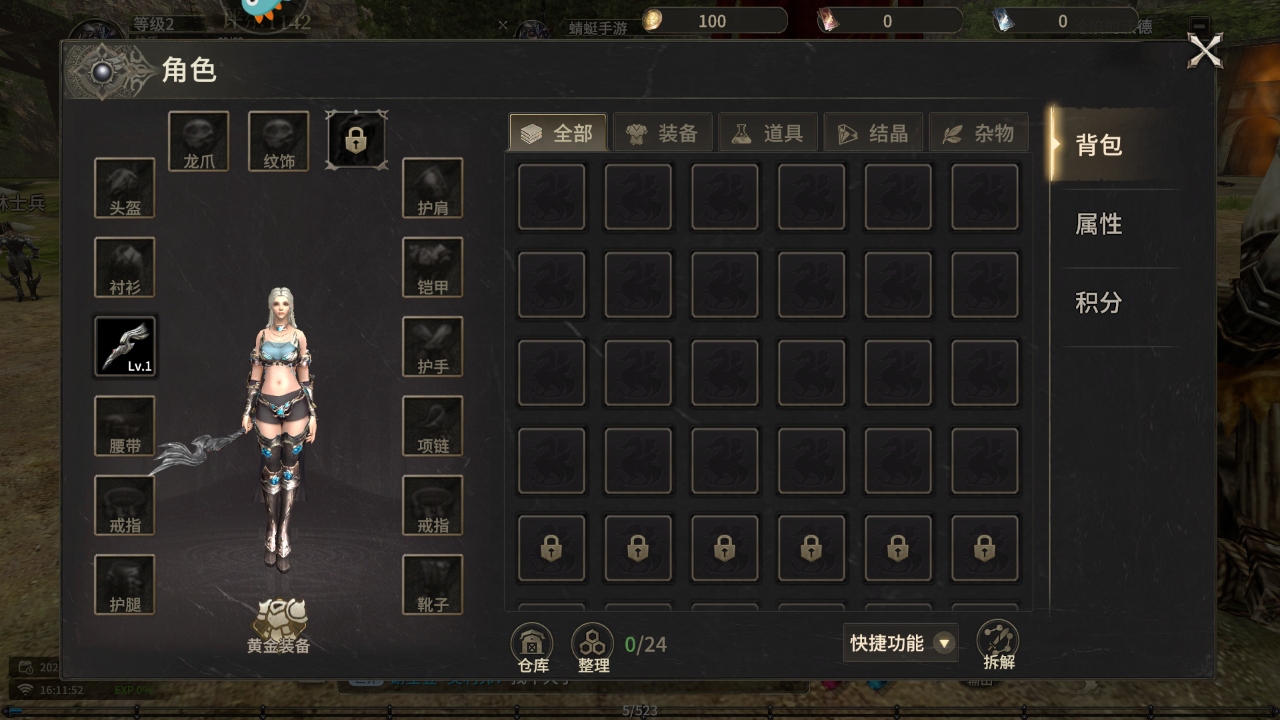The image size is (1280, 720).
Task: Select the 龙爪 dragon claw slot
Action: click(199, 141)
